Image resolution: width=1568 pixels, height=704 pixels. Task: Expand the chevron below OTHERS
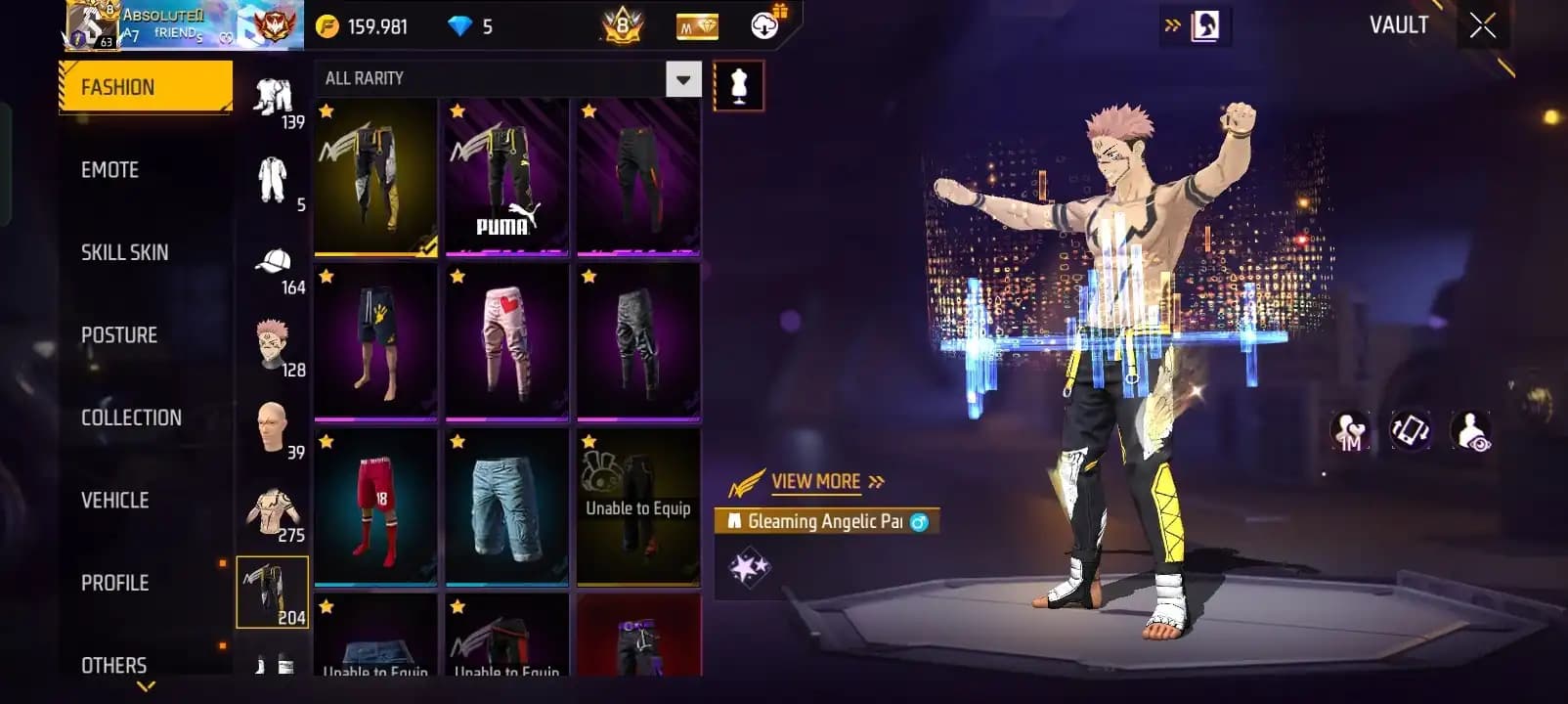pyautogui.click(x=148, y=687)
